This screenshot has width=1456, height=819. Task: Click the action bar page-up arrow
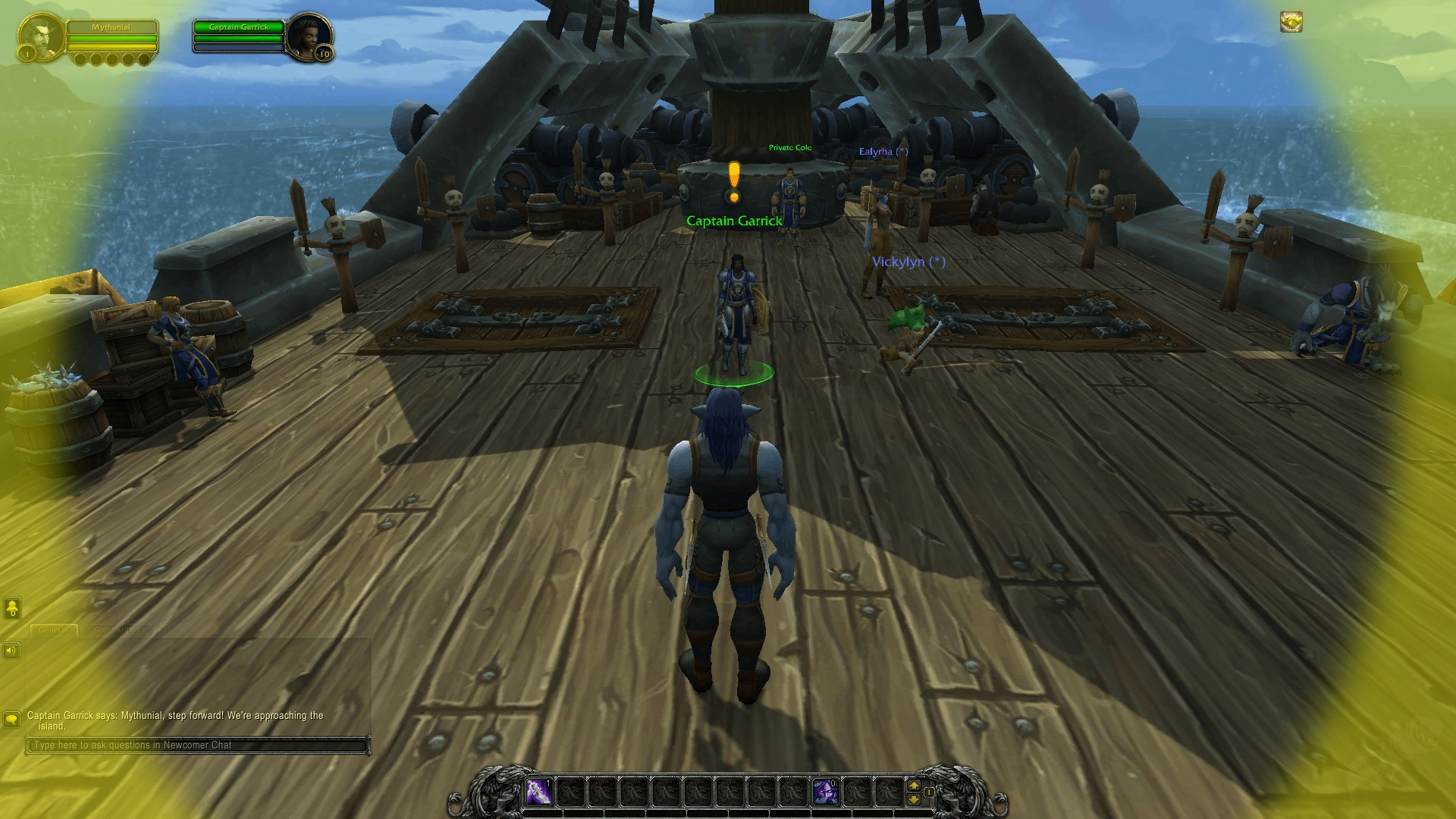(x=914, y=786)
